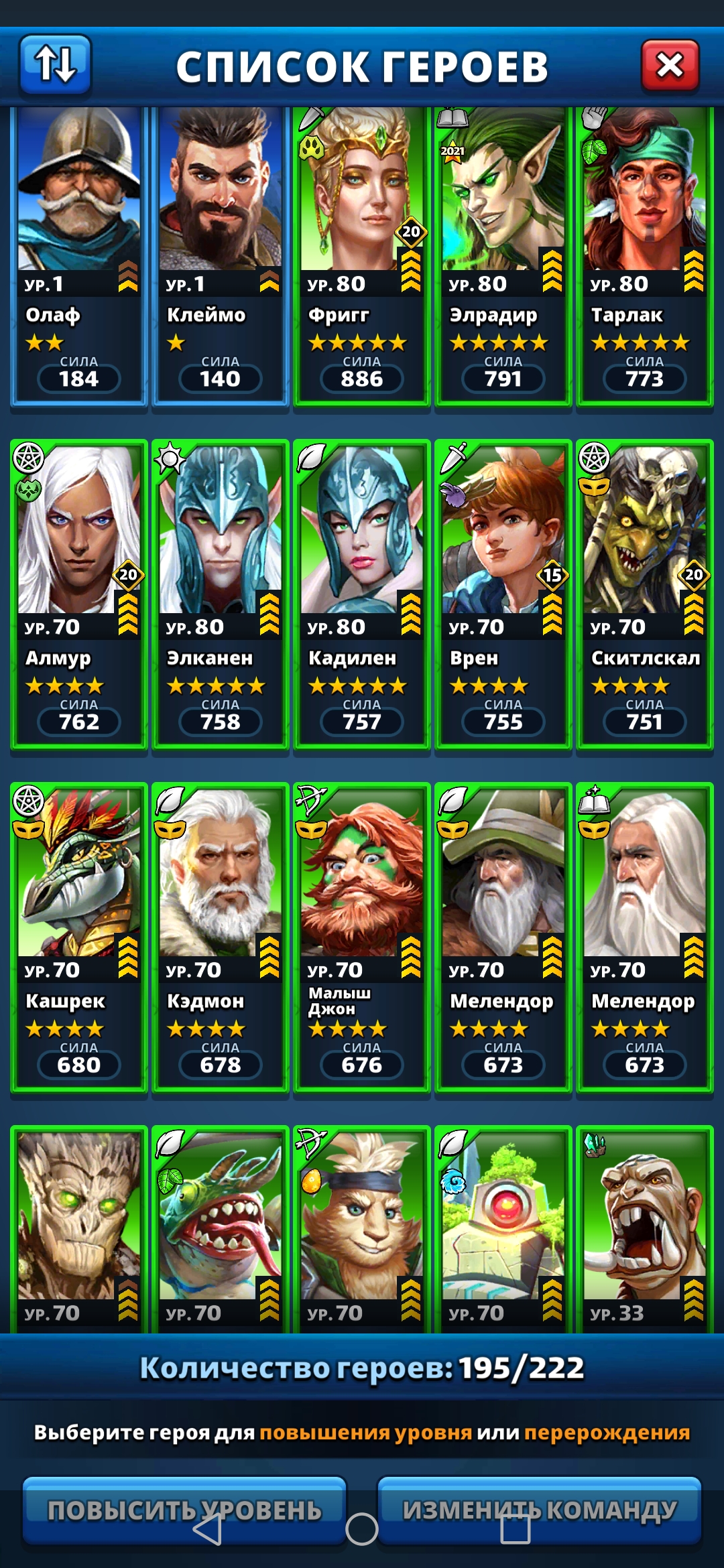This screenshot has width=724, height=1568.
Task: Open the Тарлак hero card
Action: (644, 255)
